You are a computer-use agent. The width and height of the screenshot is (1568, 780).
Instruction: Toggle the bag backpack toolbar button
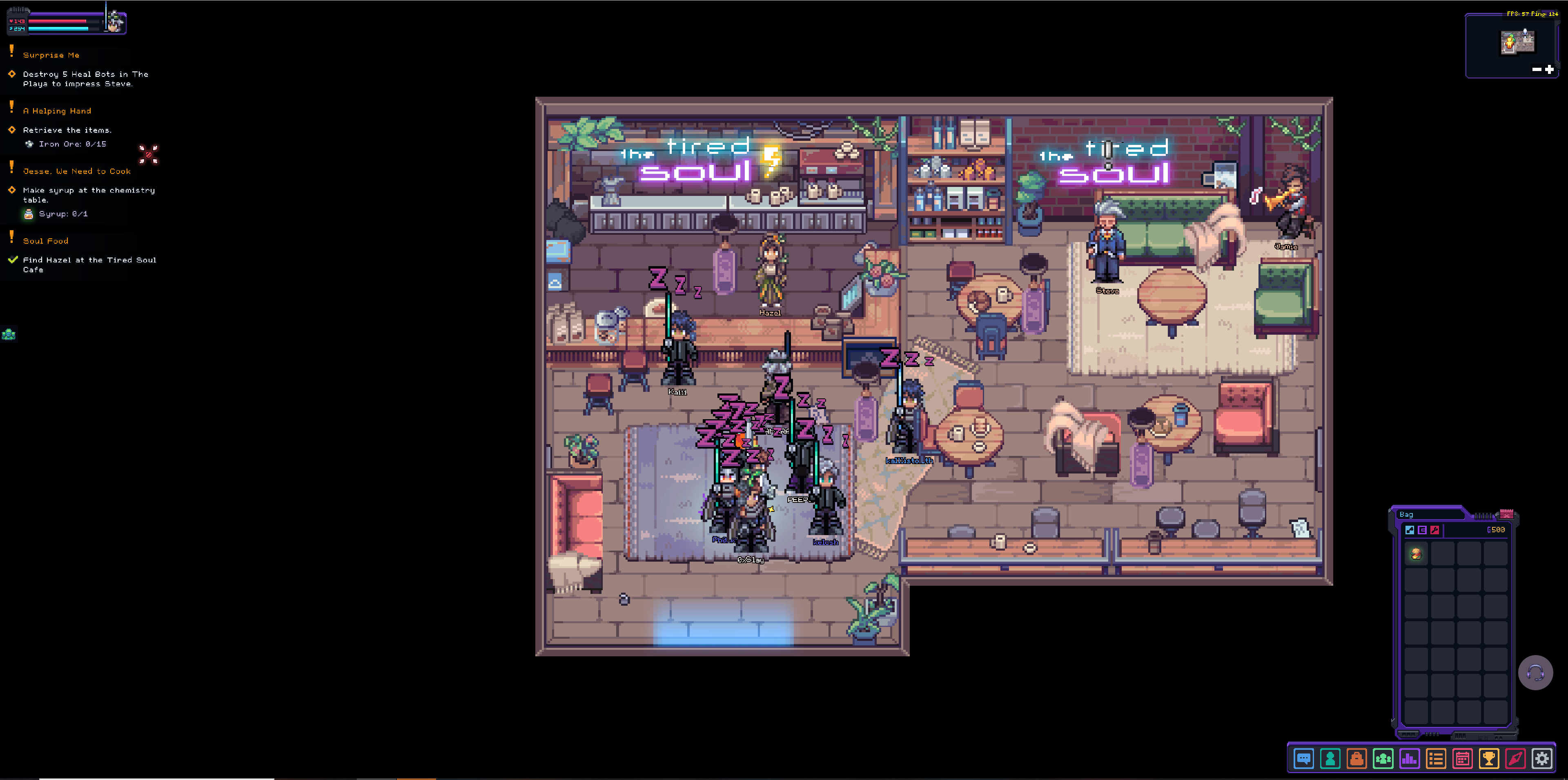1356,759
